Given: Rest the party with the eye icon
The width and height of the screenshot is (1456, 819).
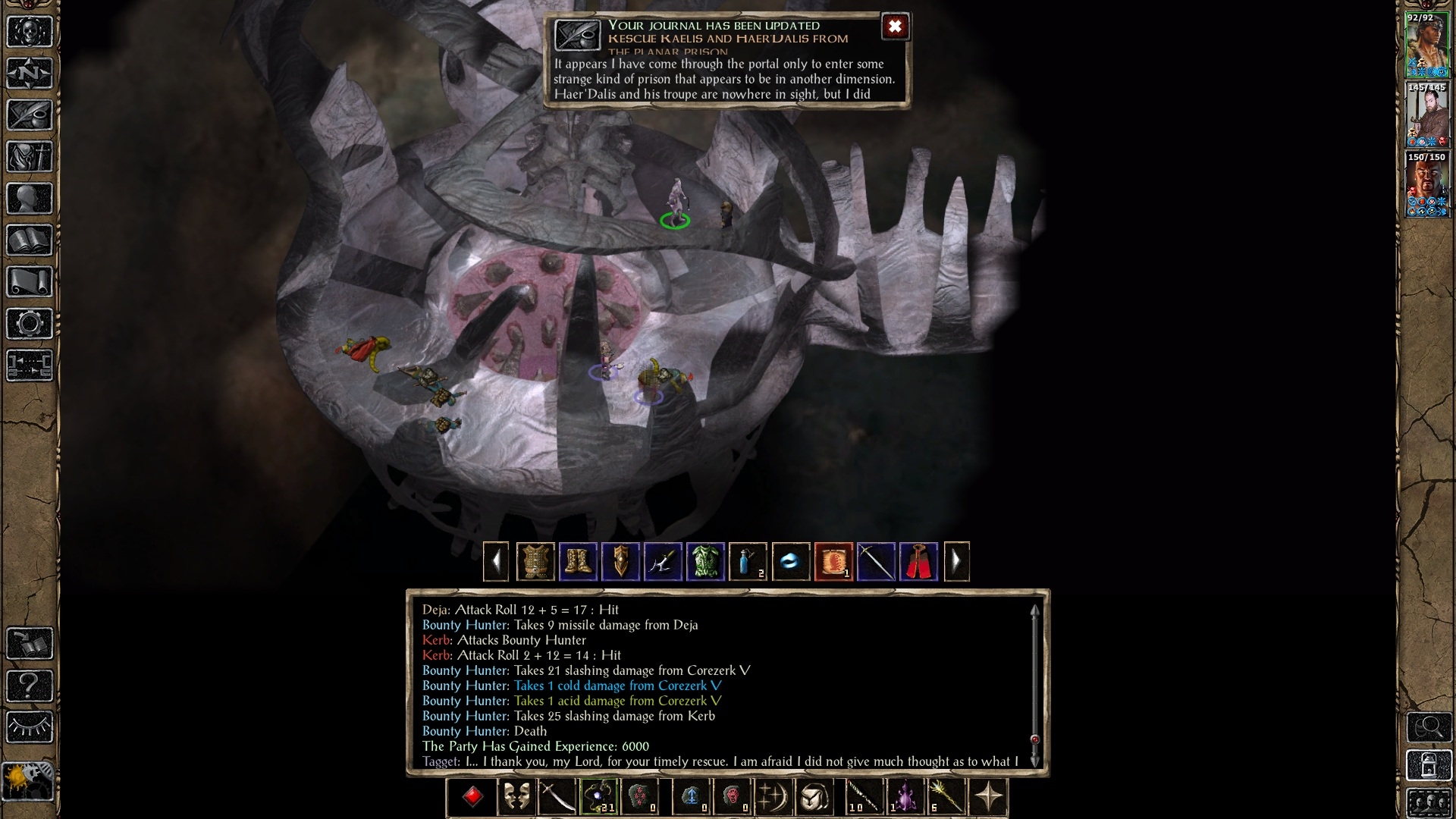Looking at the screenshot, I should tap(30, 727).
